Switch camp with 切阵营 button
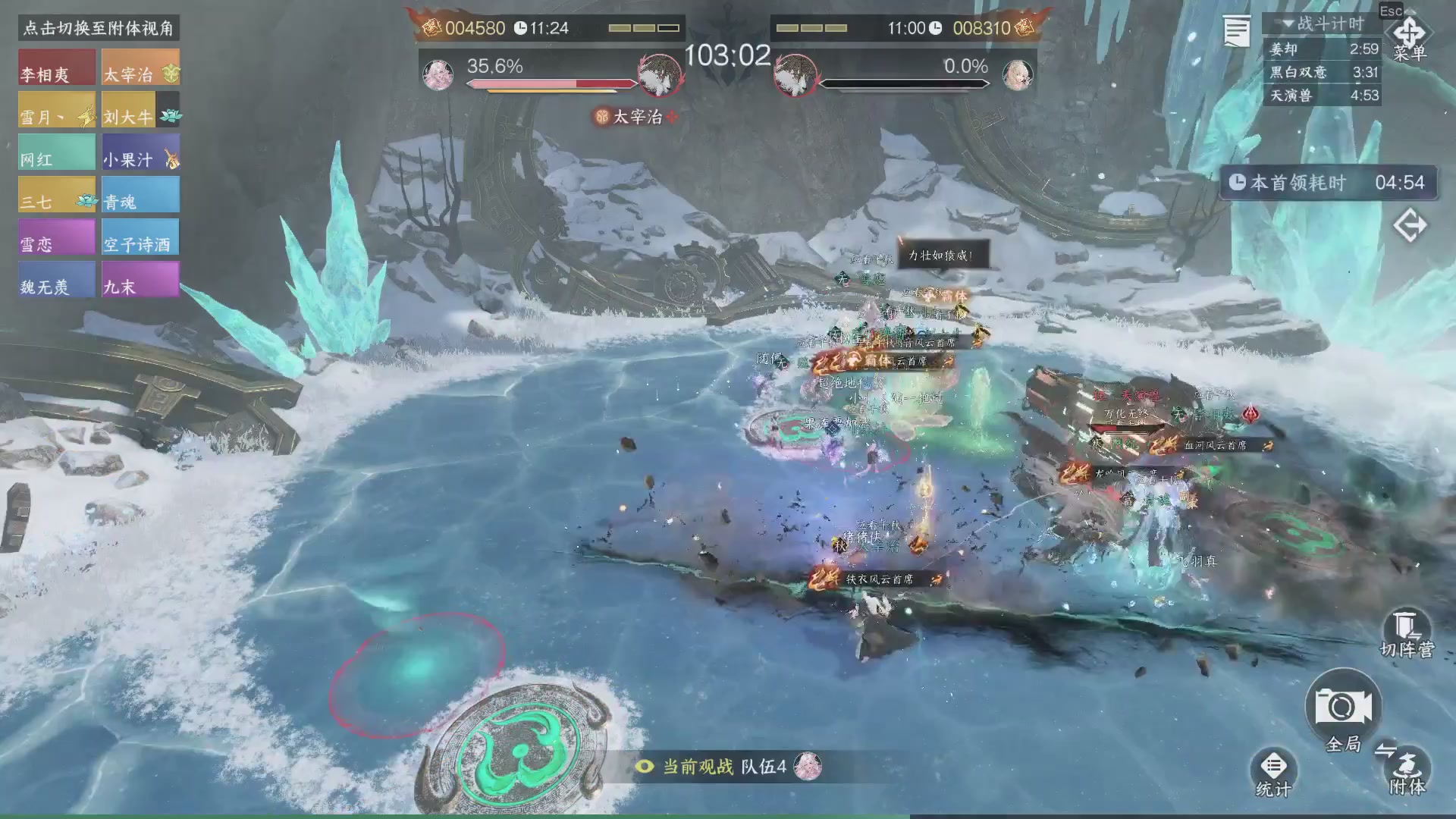 (x=1406, y=634)
